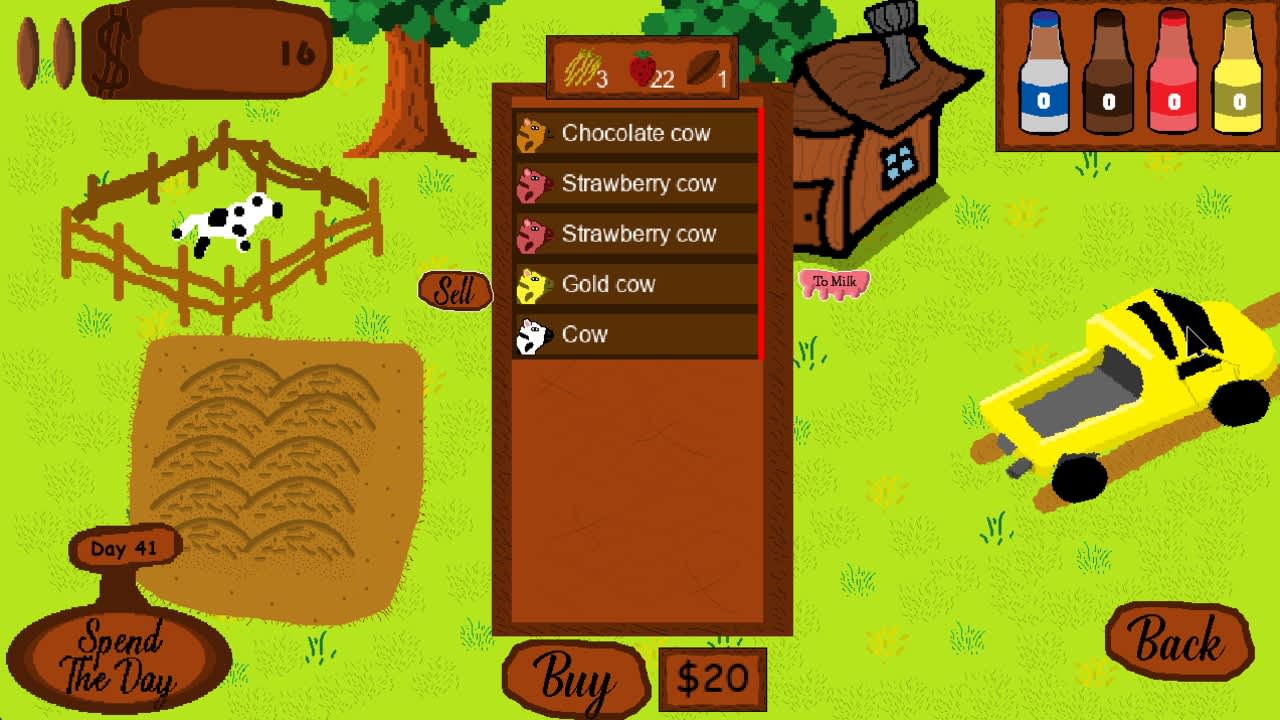Open the To Milk tag

click(833, 283)
